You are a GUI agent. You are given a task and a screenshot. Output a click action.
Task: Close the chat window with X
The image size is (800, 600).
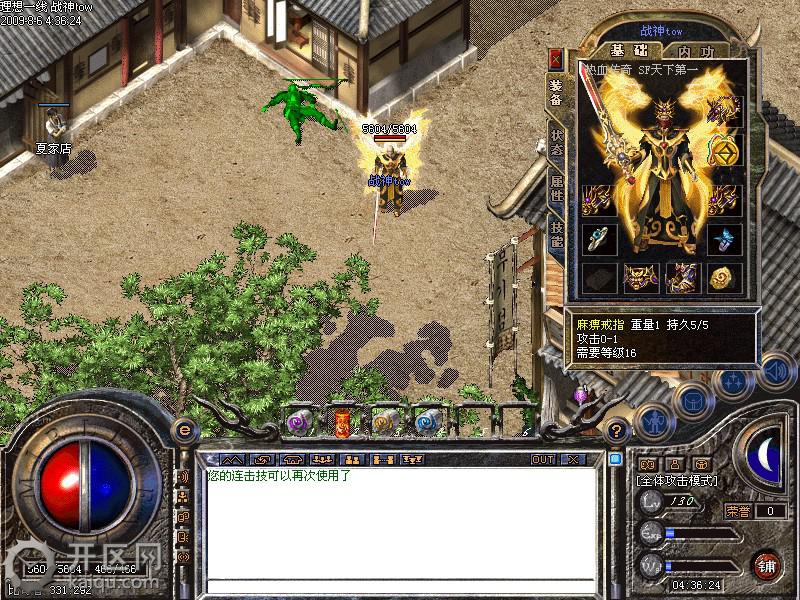coord(573,459)
